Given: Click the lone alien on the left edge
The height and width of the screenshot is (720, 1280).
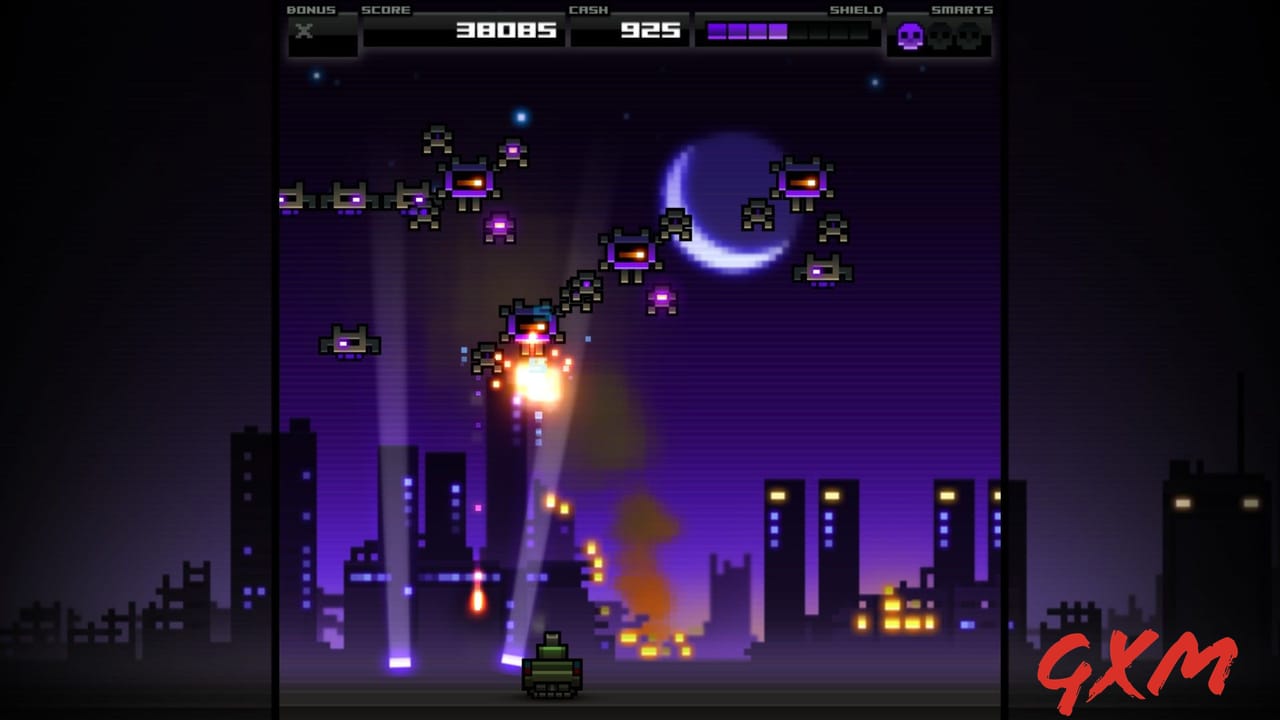Looking at the screenshot, I should tap(350, 341).
